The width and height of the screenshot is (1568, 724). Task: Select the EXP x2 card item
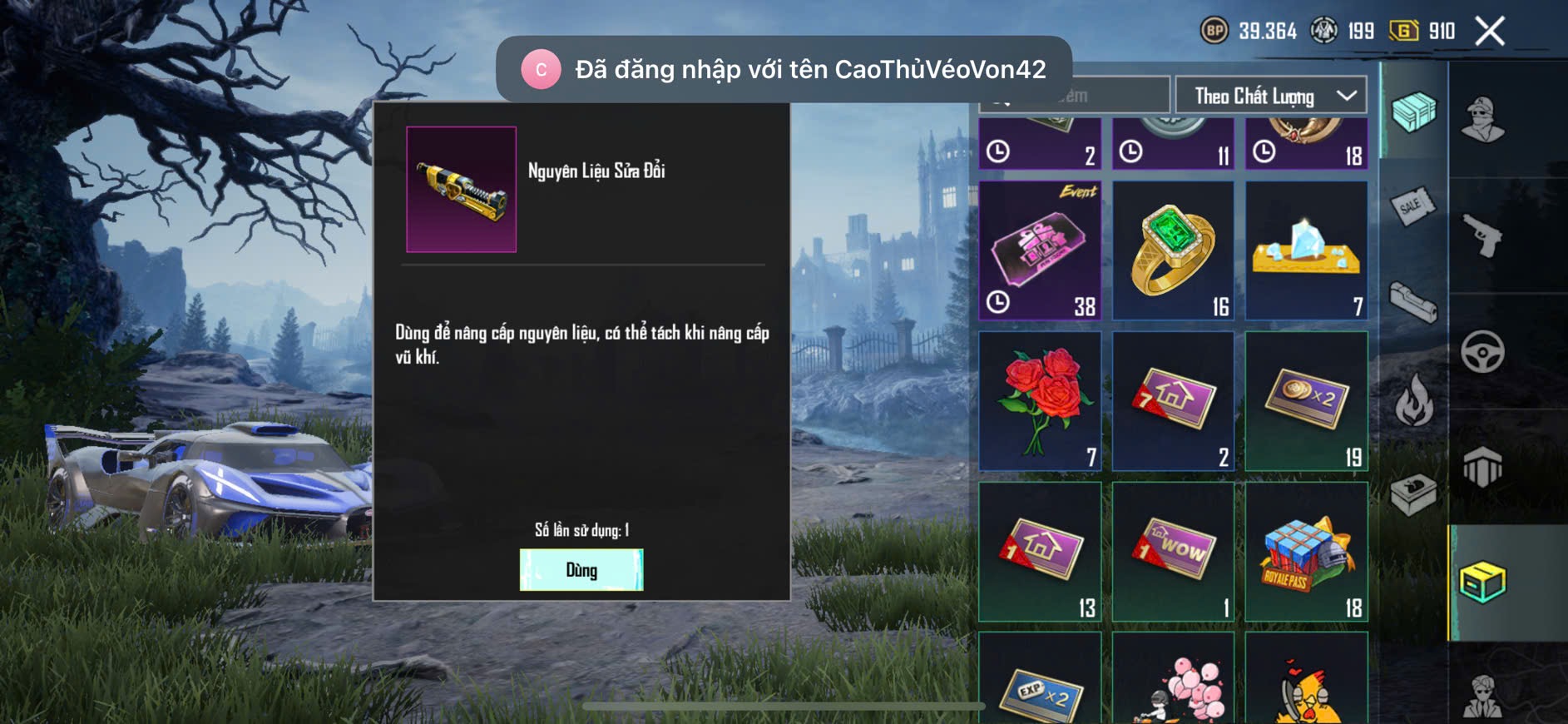tap(1040, 682)
